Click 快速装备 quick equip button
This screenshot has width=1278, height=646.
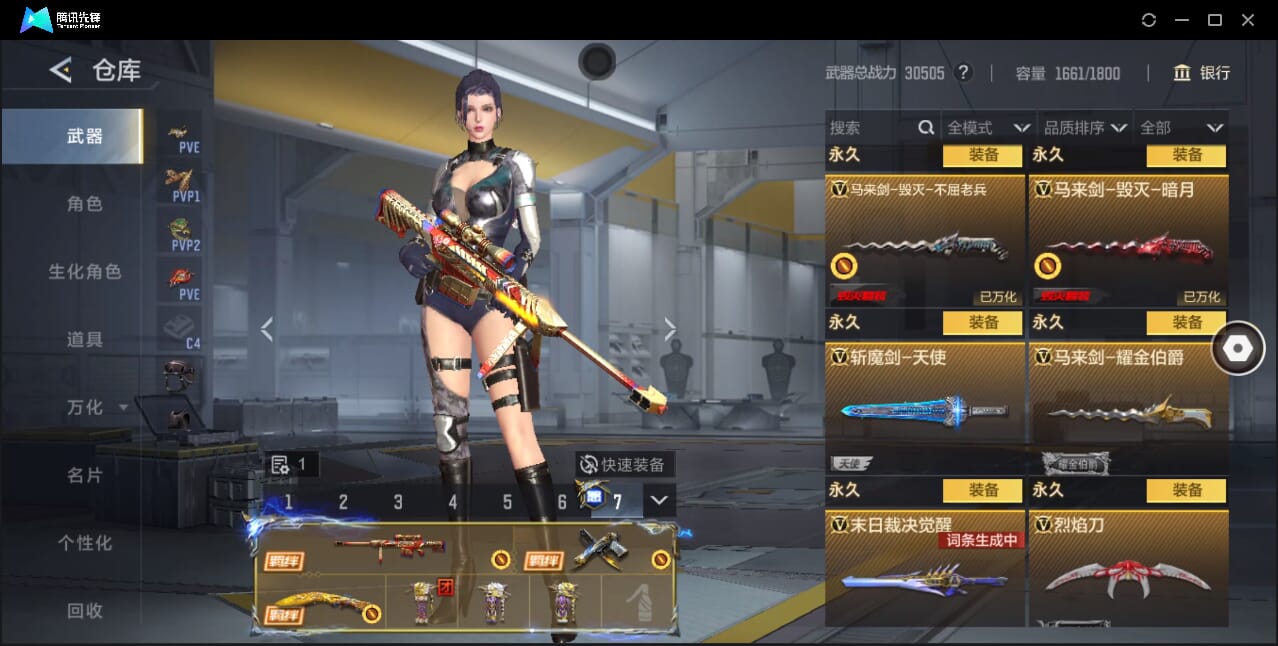tap(625, 465)
